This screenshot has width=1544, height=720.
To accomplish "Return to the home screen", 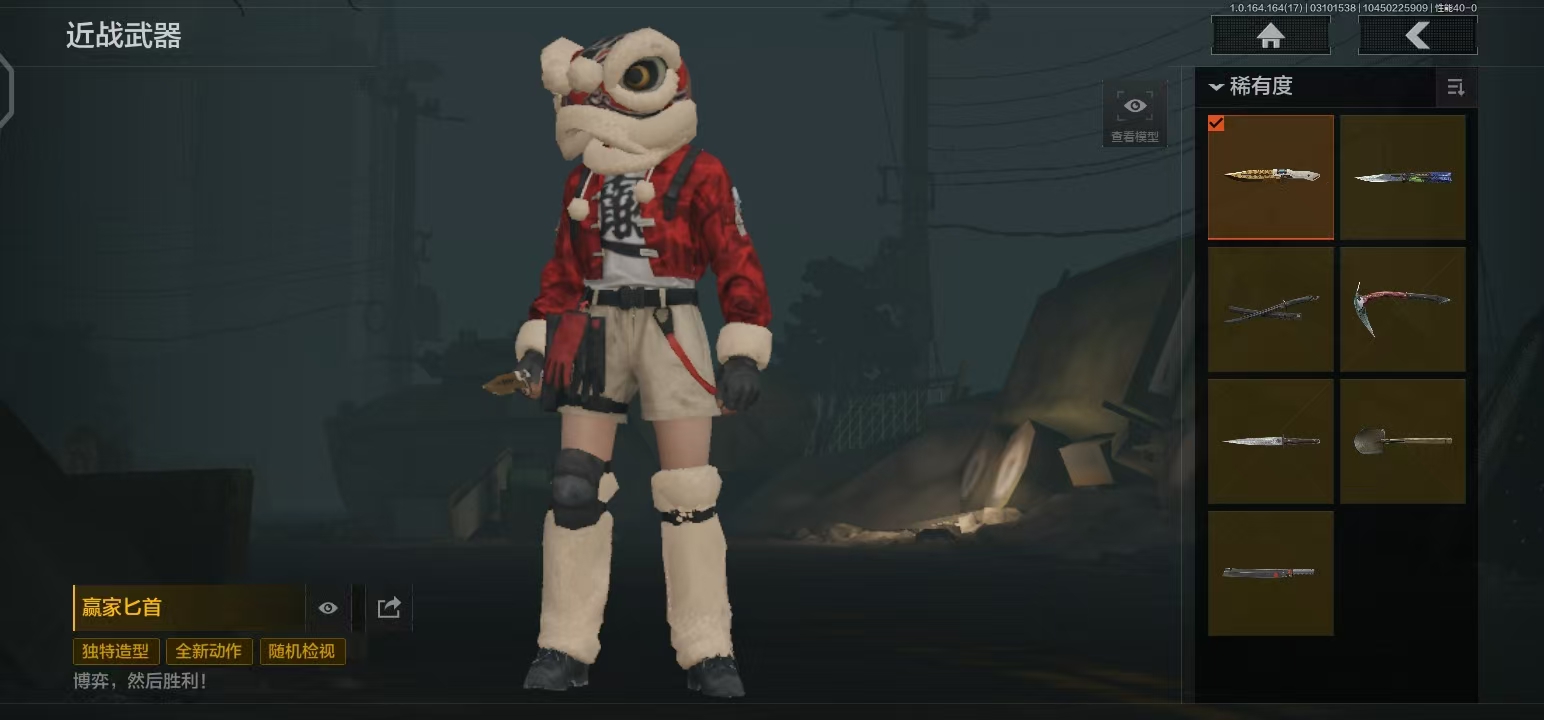I will (1270, 36).
